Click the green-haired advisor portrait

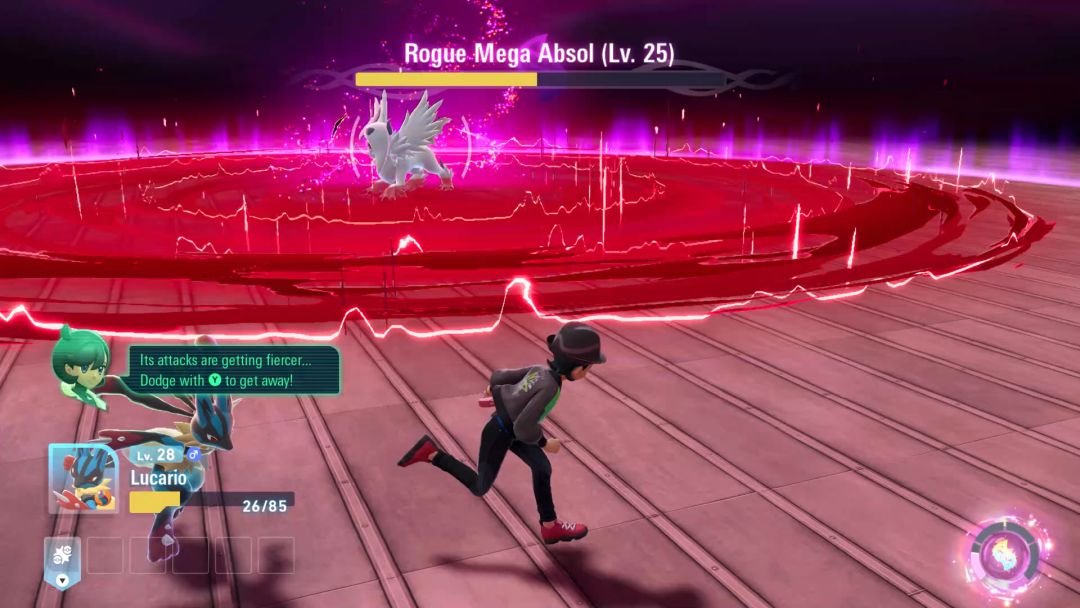[x=82, y=364]
